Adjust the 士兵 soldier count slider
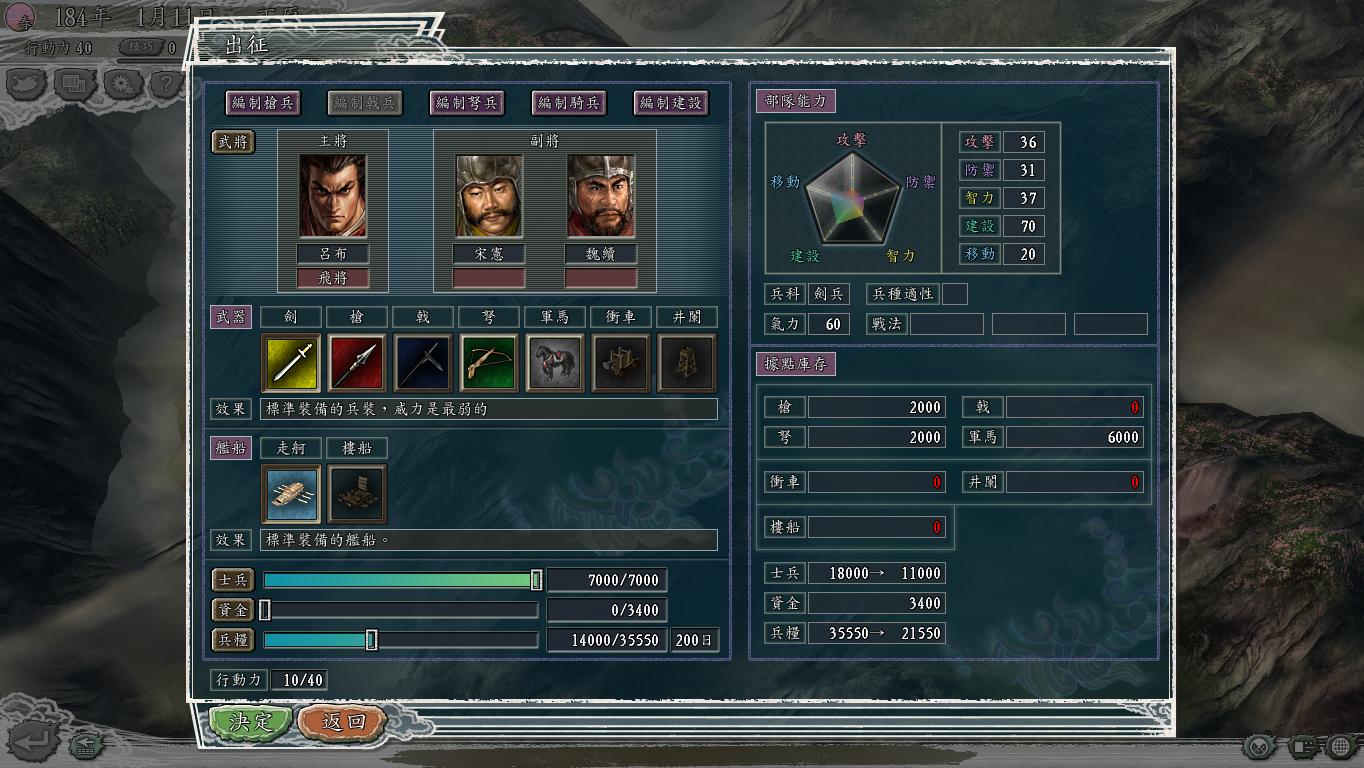The width and height of the screenshot is (1364, 768). [536, 580]
